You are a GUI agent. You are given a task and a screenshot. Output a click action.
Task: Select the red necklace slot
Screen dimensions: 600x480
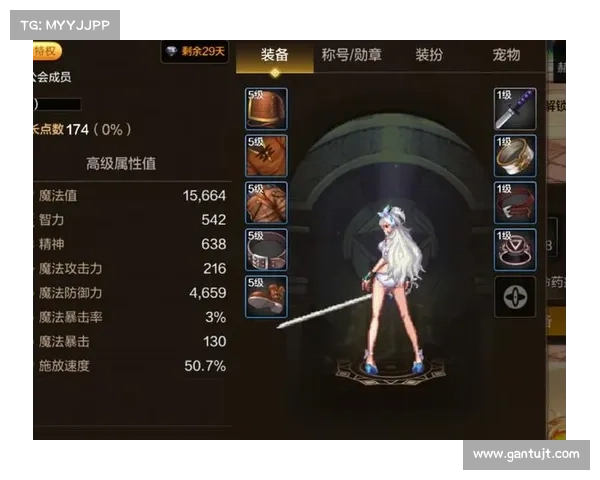point(515,203)
